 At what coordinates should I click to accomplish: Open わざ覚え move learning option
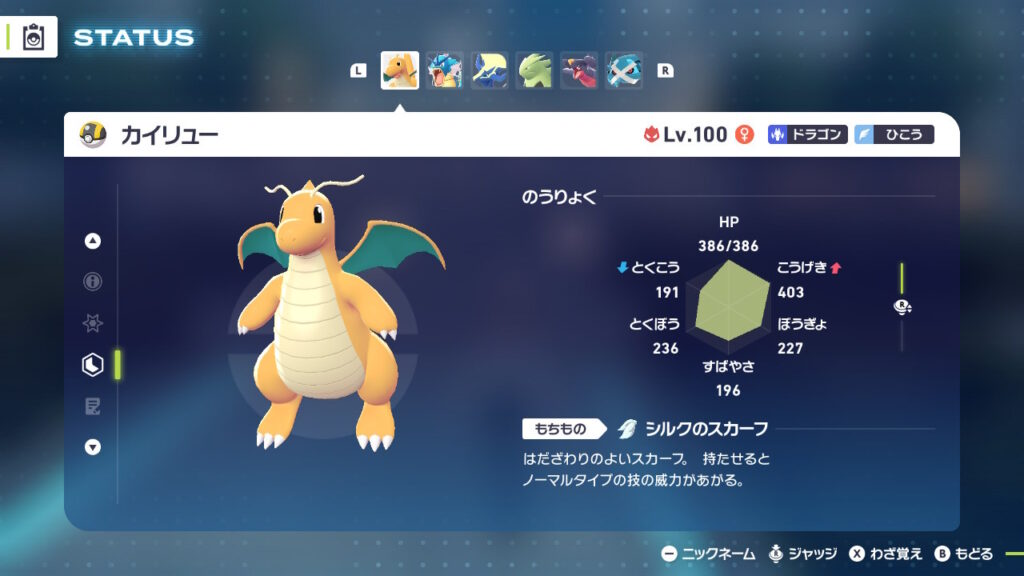[887, 554]
